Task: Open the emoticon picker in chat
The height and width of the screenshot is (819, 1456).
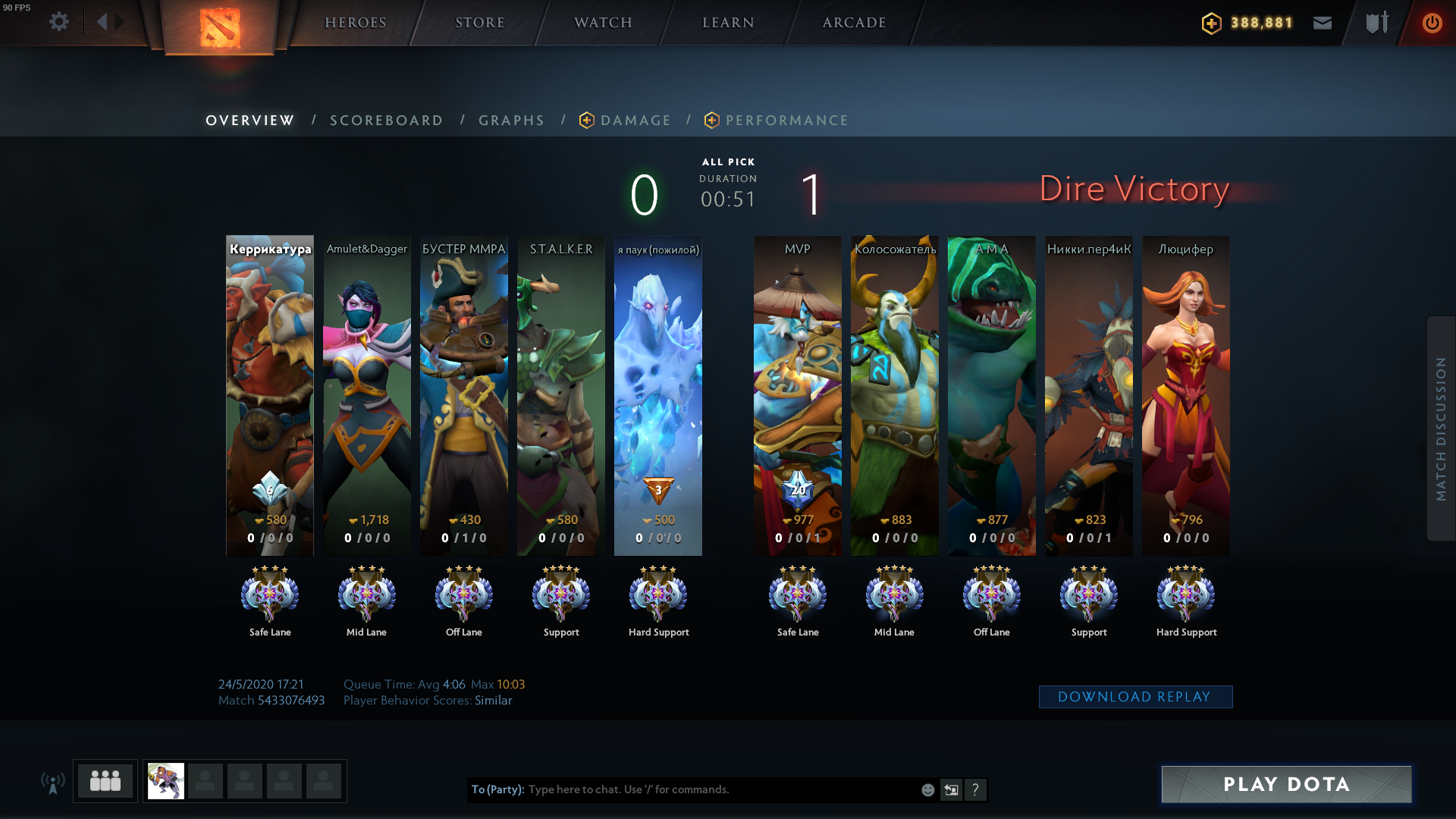Action: point(927,790)
